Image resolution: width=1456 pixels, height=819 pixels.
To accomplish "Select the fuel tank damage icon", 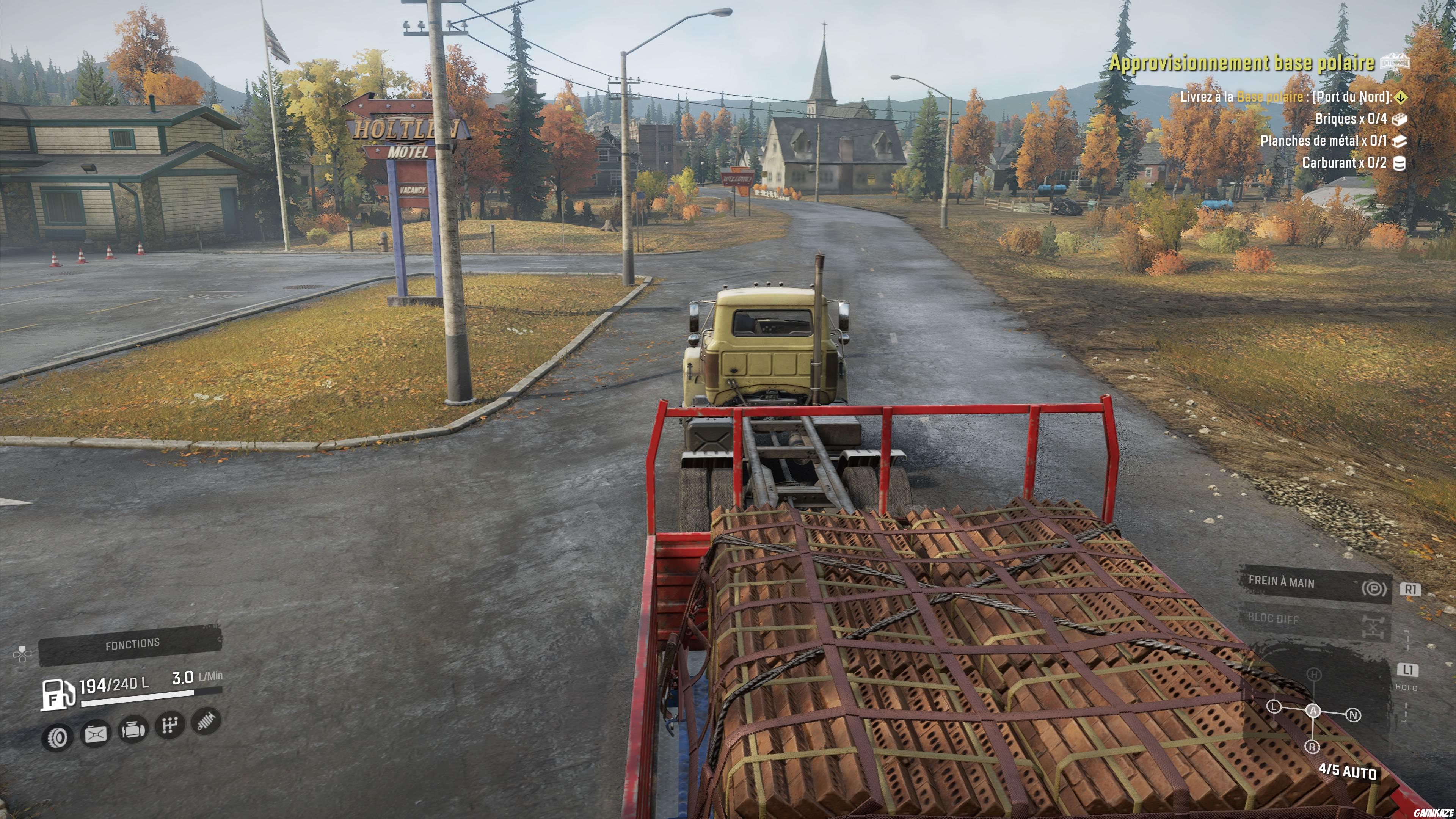I will pos(96,734).
